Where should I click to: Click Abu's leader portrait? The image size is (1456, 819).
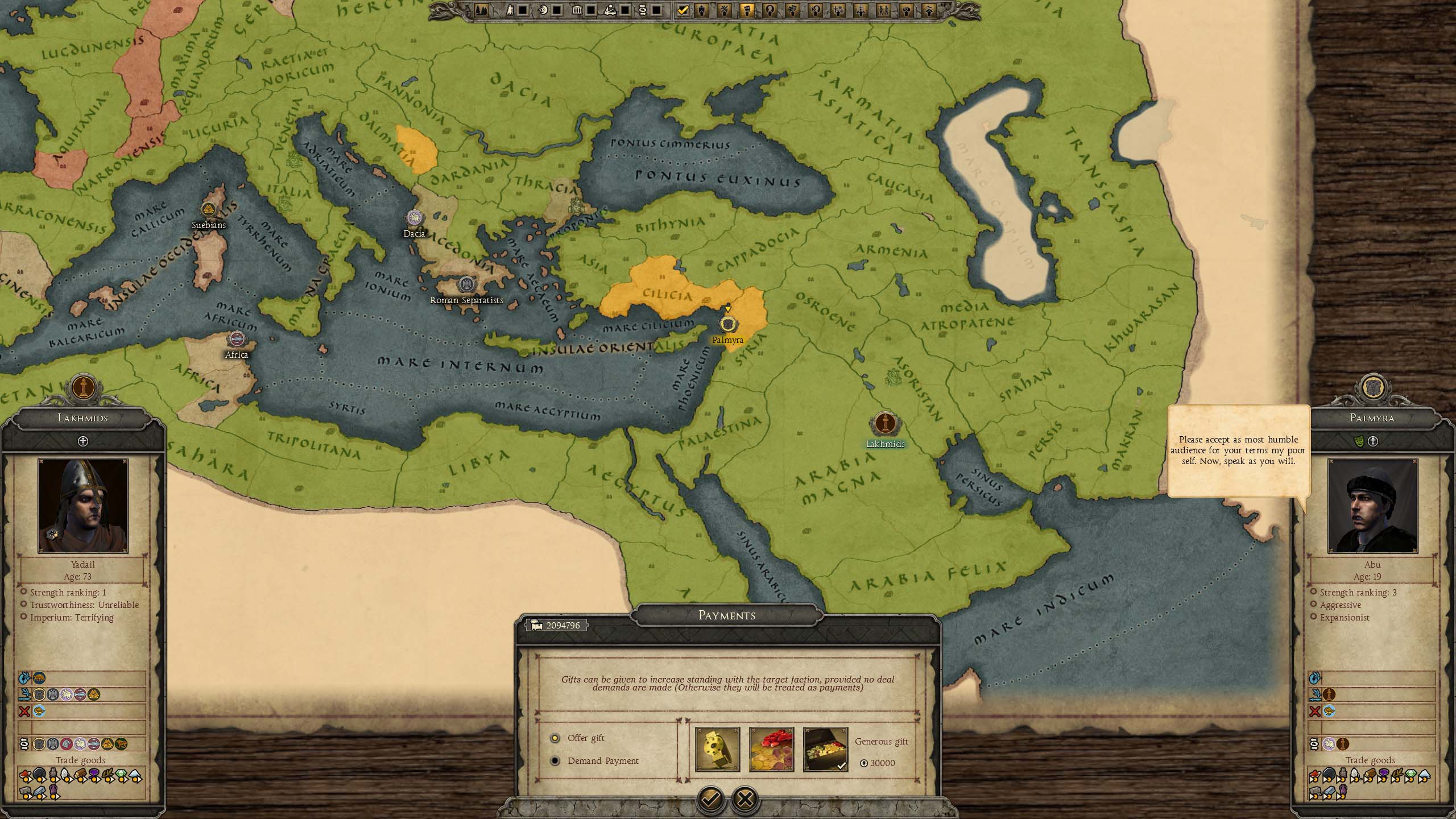pyautogui.click(x=1372, y=506)
